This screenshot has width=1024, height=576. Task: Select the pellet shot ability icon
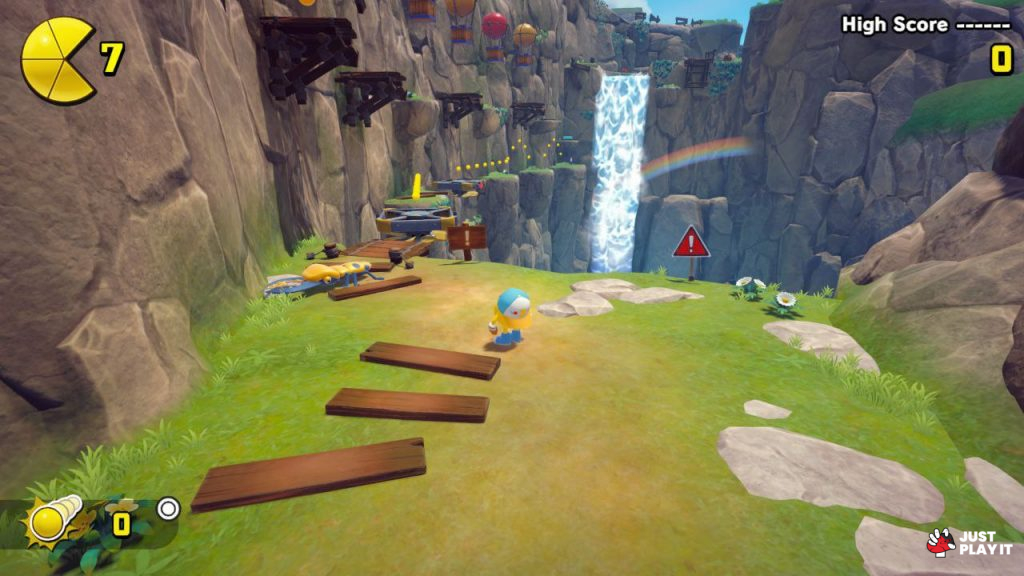point(52,519)
